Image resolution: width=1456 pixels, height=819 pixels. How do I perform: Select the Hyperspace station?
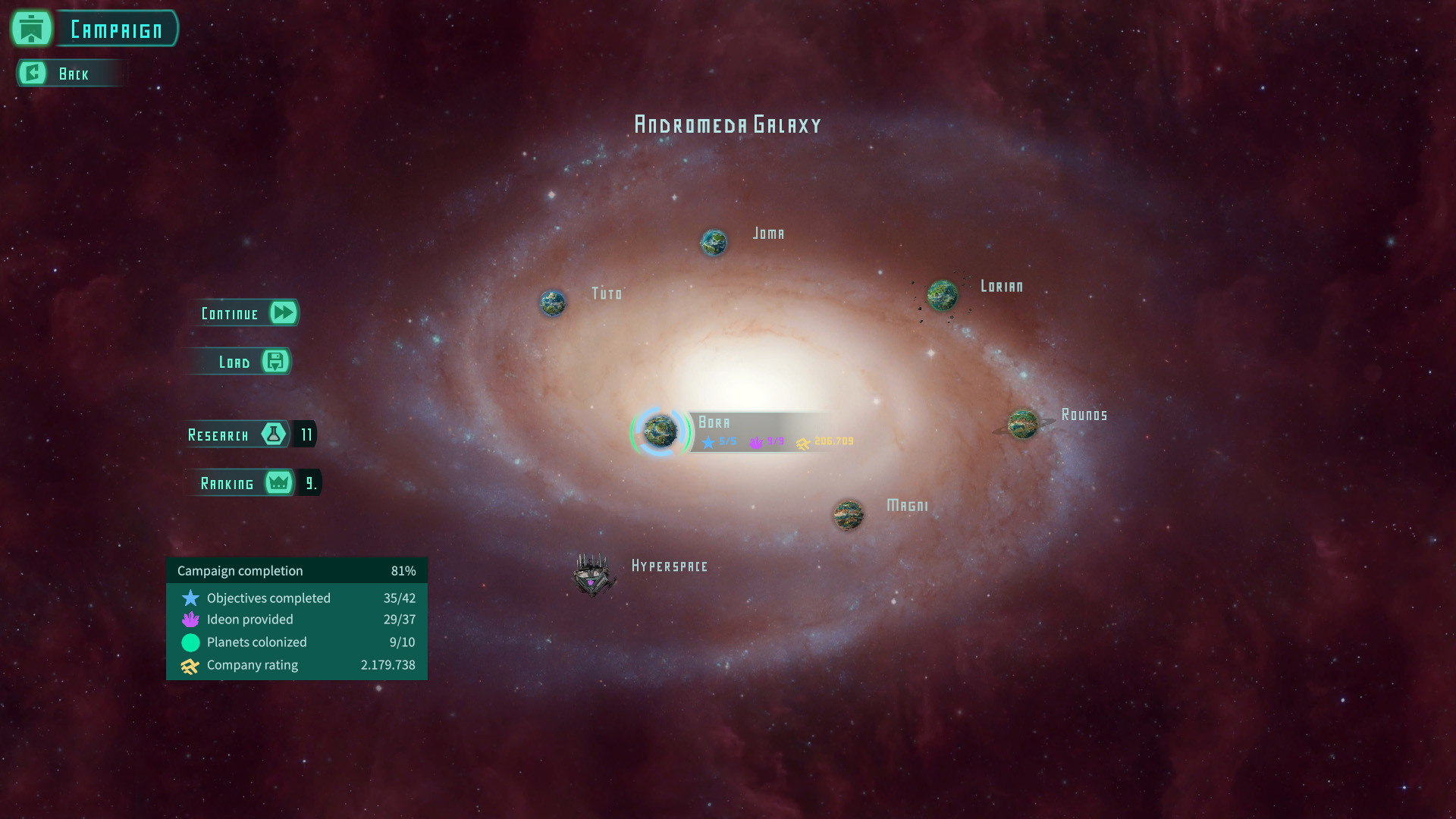pos(592,575)
